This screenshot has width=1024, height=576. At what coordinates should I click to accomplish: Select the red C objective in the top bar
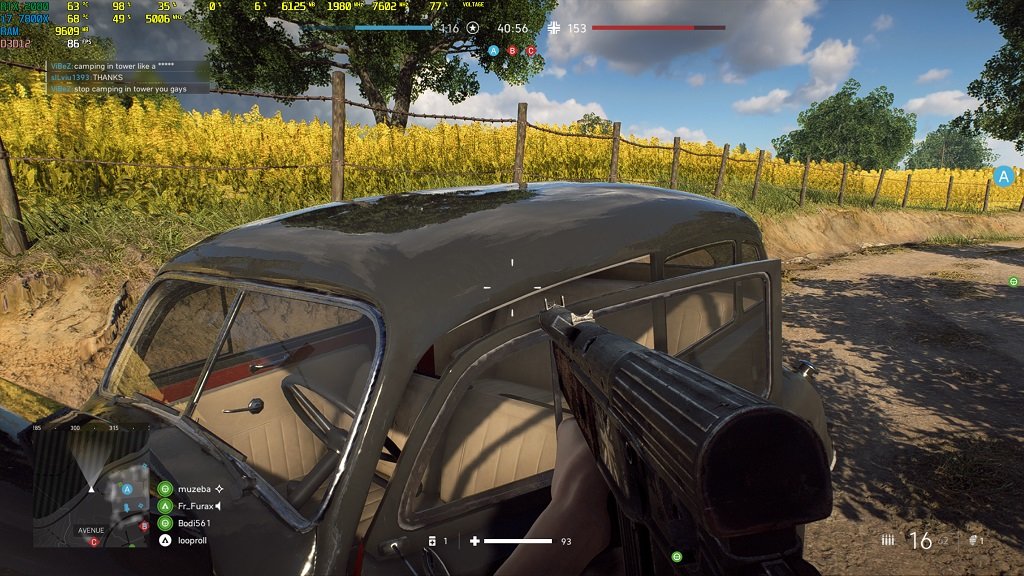click(531, 50)
